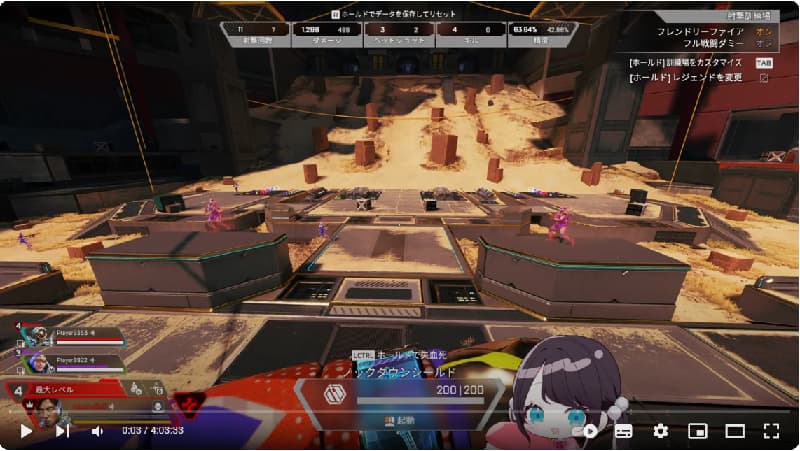Click your own legend portrait
Viewport: 800px width, 451px height.
click(47, 404)
